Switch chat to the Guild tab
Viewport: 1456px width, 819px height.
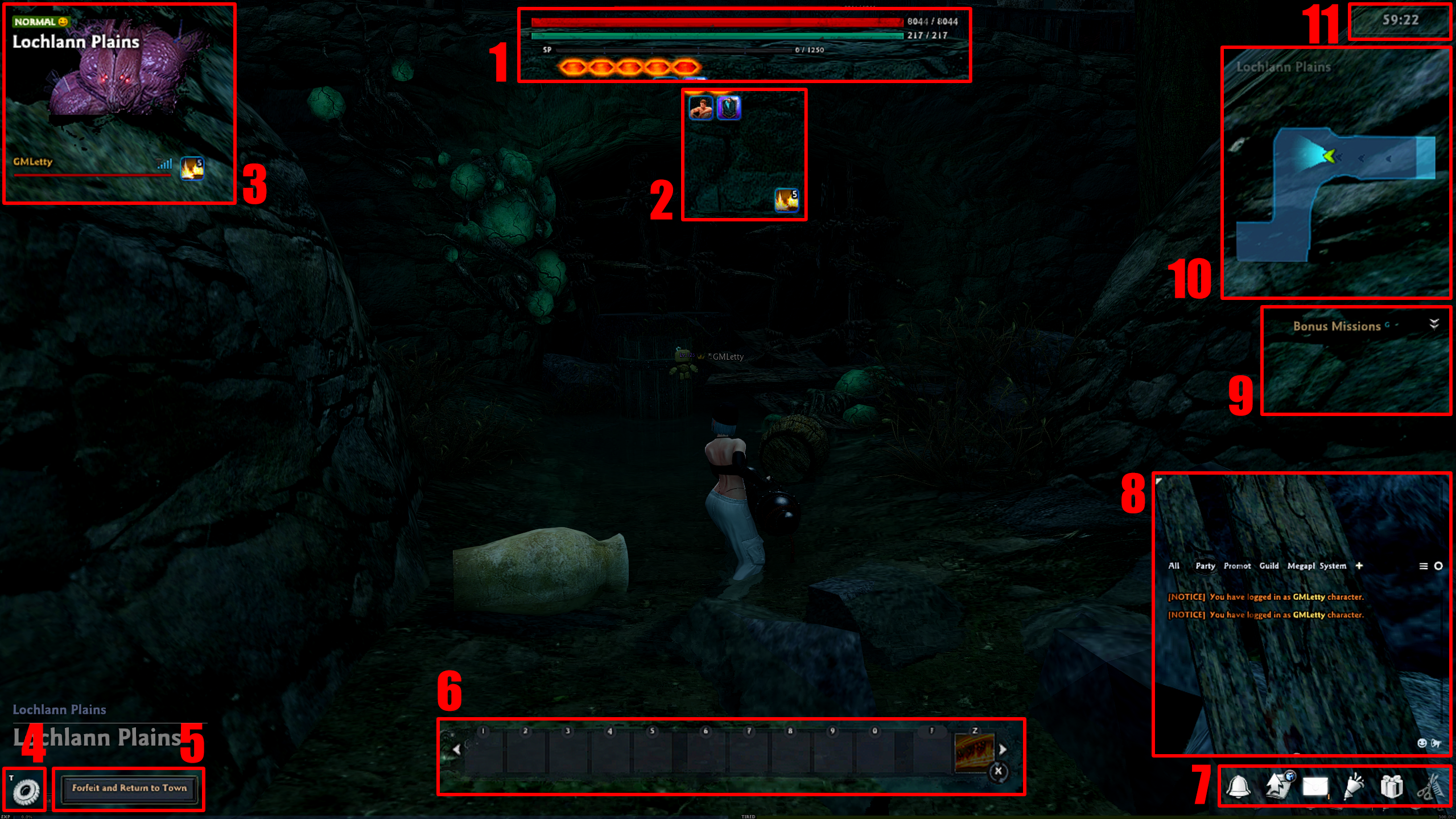pos(1268,566)
